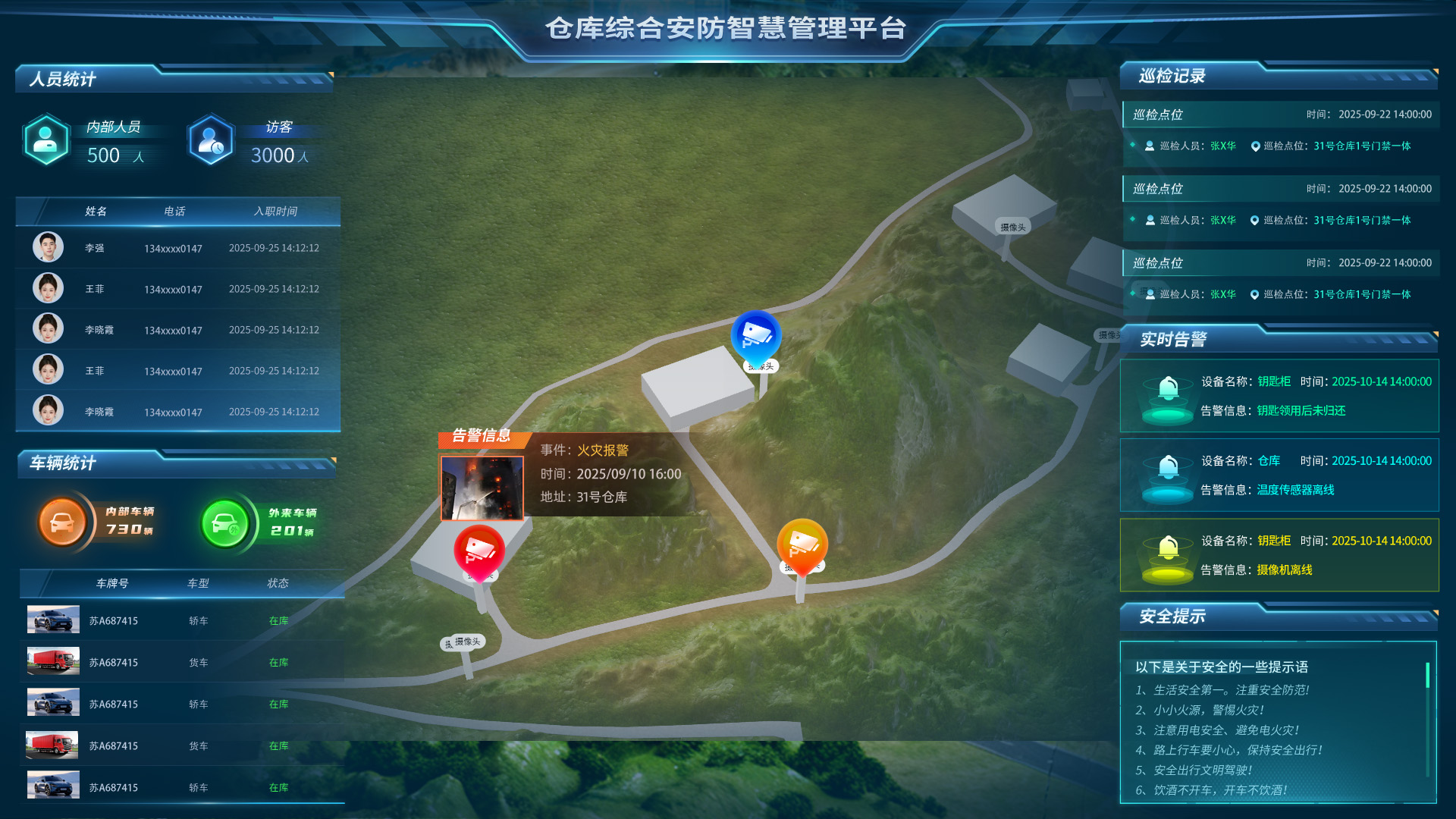Open the staff row for 李强
The height and width of the screenshot is (819, 1456).
178,248
